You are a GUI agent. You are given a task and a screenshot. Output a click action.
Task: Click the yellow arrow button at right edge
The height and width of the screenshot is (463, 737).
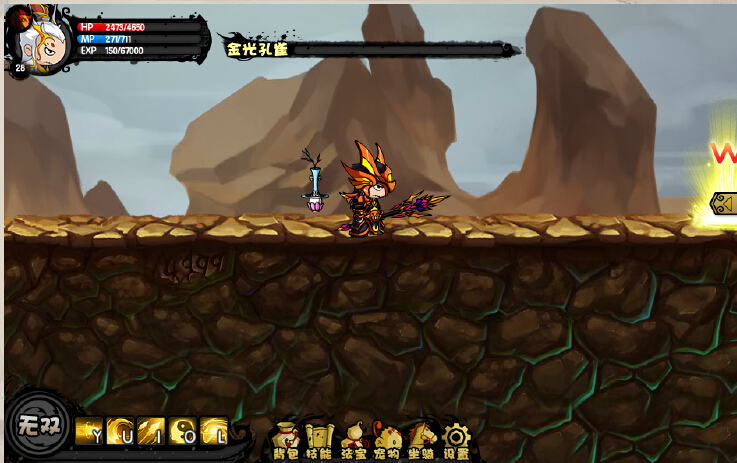(723, 204)
